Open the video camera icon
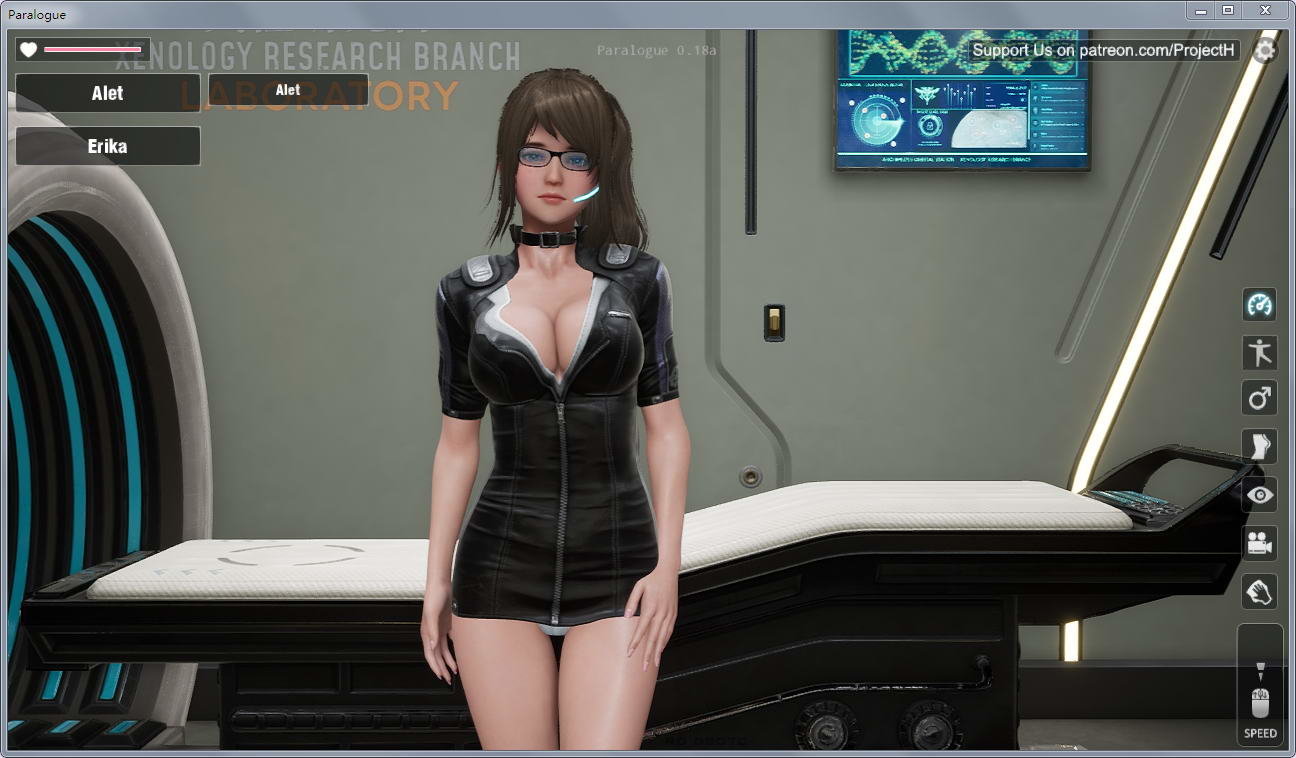 (x=1260, y=543)
